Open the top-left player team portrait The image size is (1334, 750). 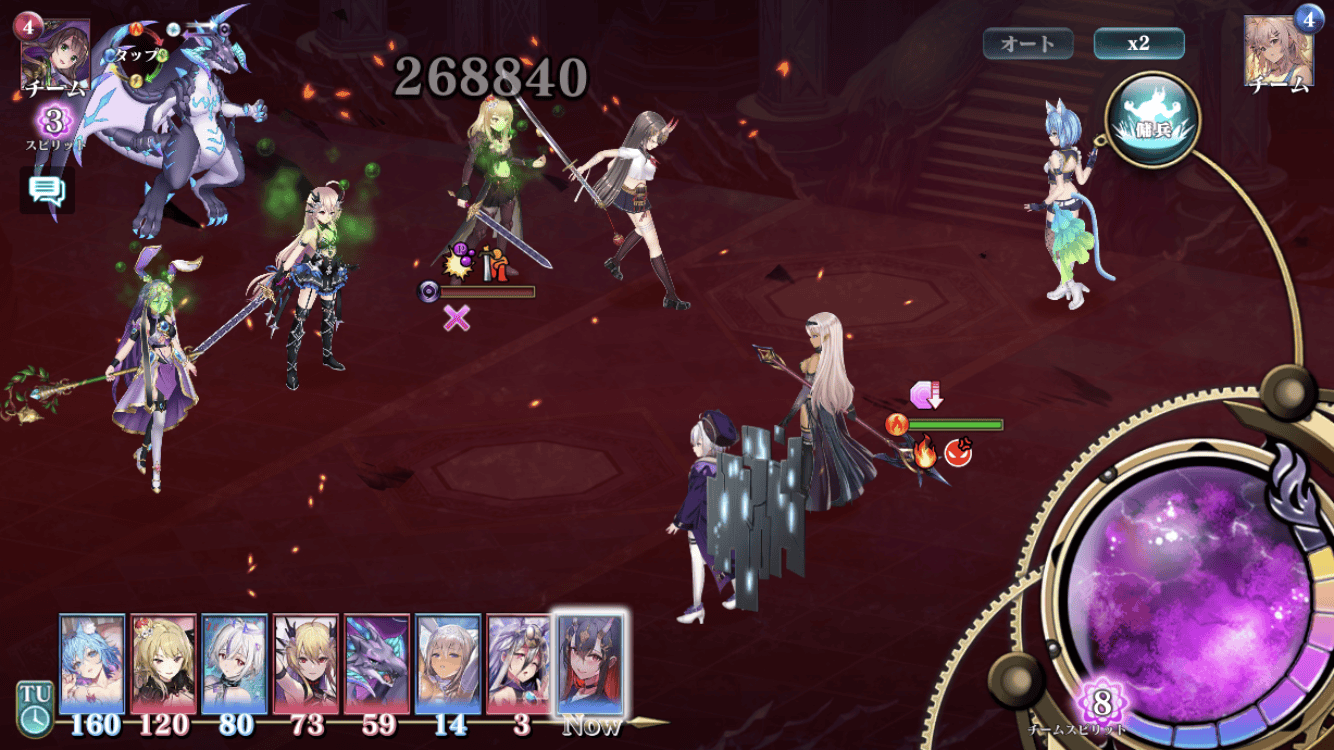[x=56, y=53]
